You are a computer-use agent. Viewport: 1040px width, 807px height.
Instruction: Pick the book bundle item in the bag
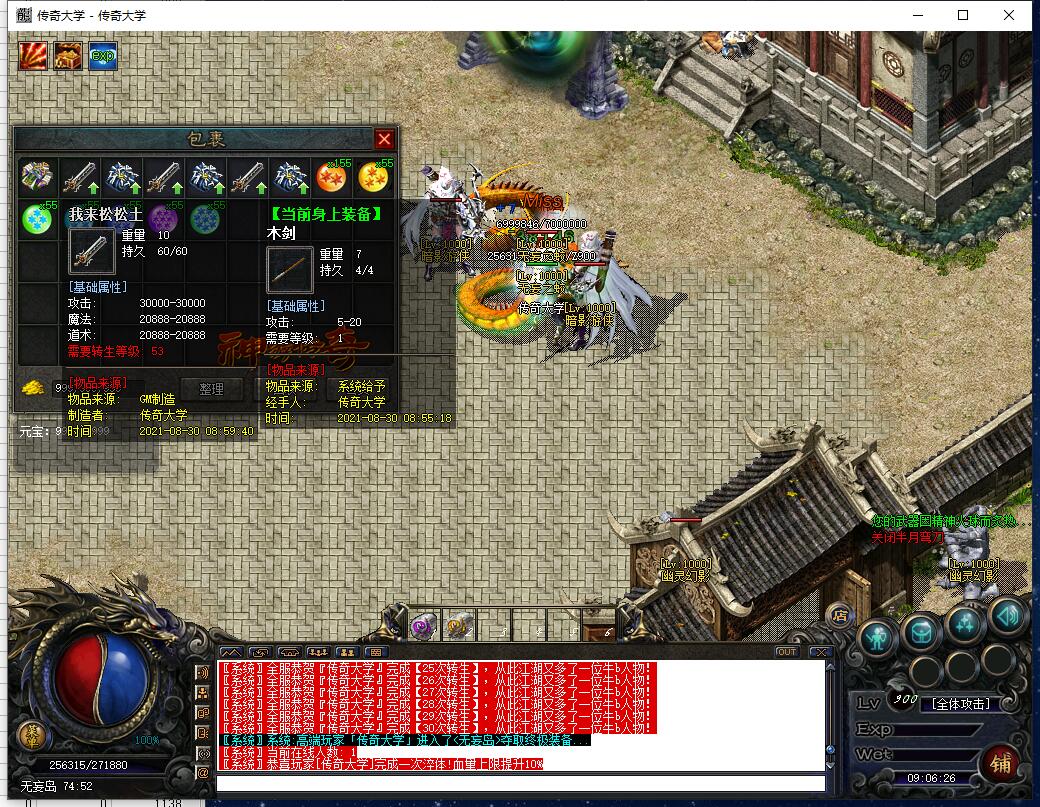coord(37,177)
